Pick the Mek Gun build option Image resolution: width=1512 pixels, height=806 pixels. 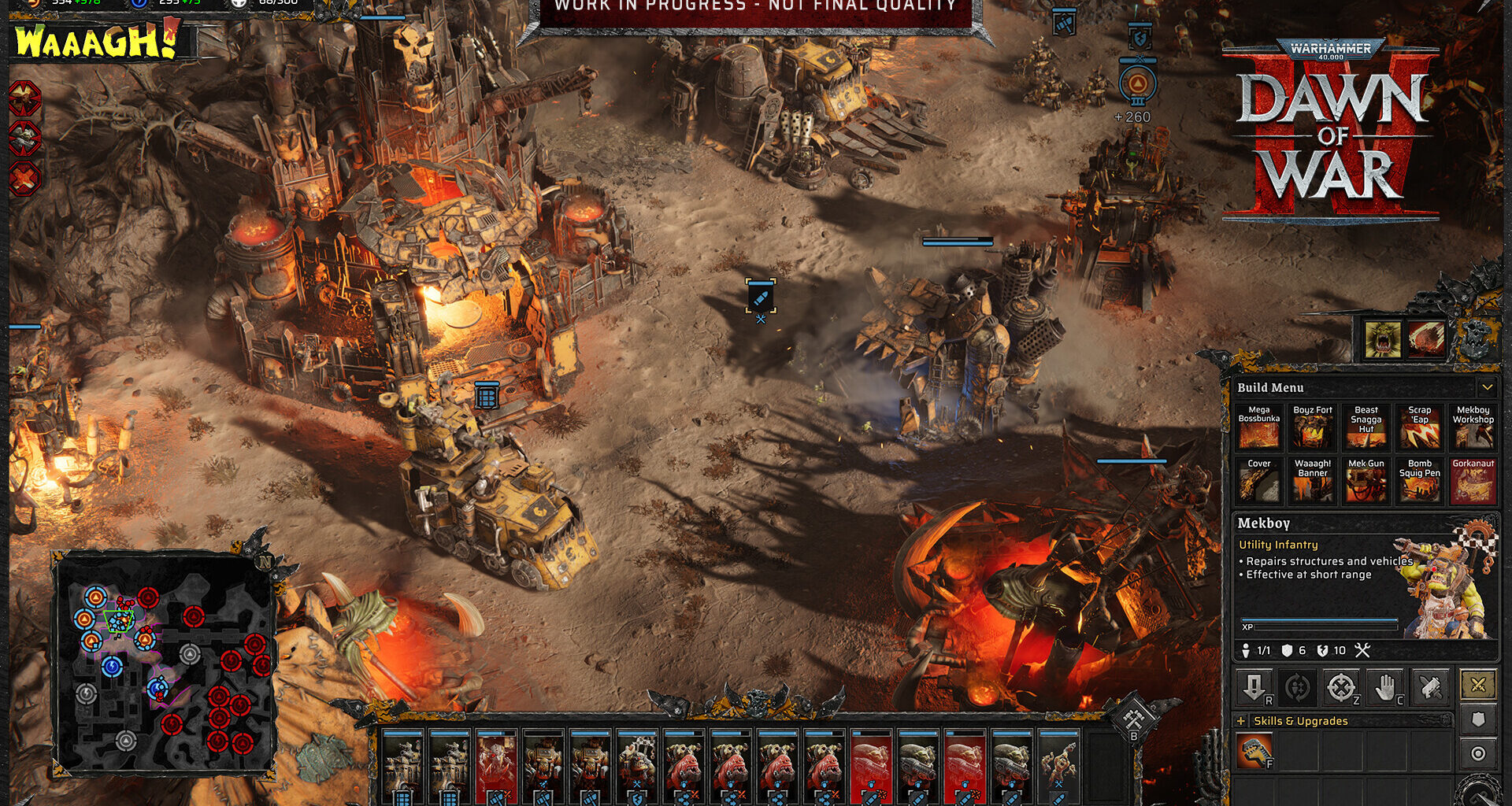click(x=1366, y=481)
